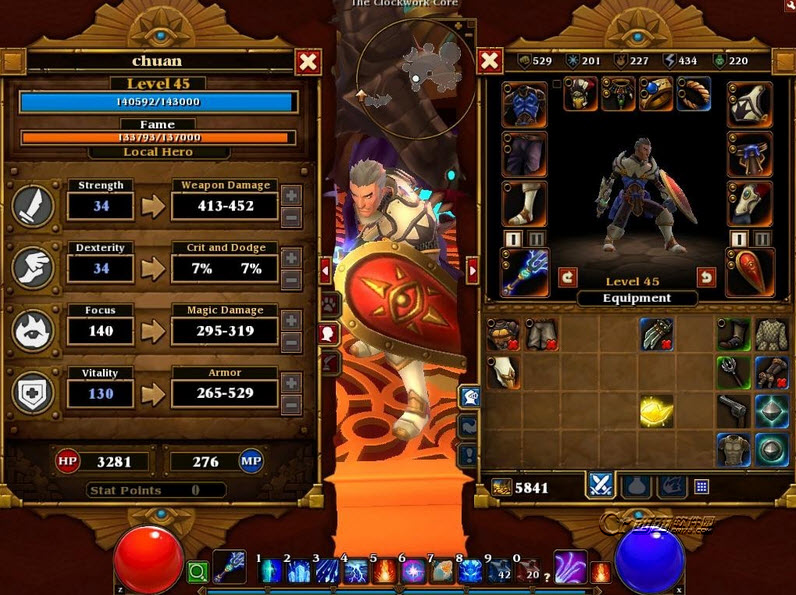Increase Focus with the plus button
Screen dimensions: 796x595
[x=291, y=319]
